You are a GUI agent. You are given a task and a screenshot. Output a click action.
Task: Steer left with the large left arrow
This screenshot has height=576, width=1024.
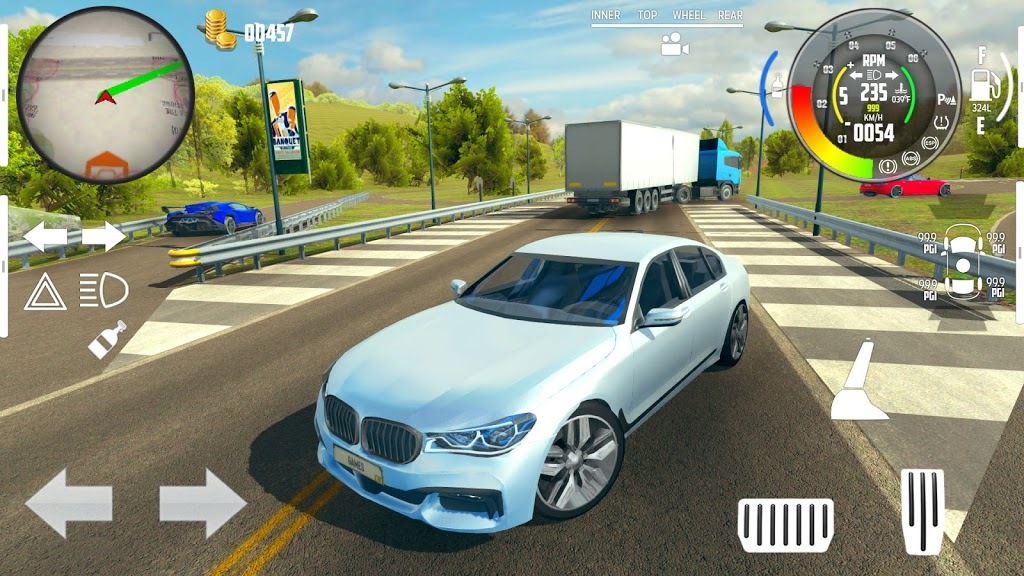coord(68,502)
